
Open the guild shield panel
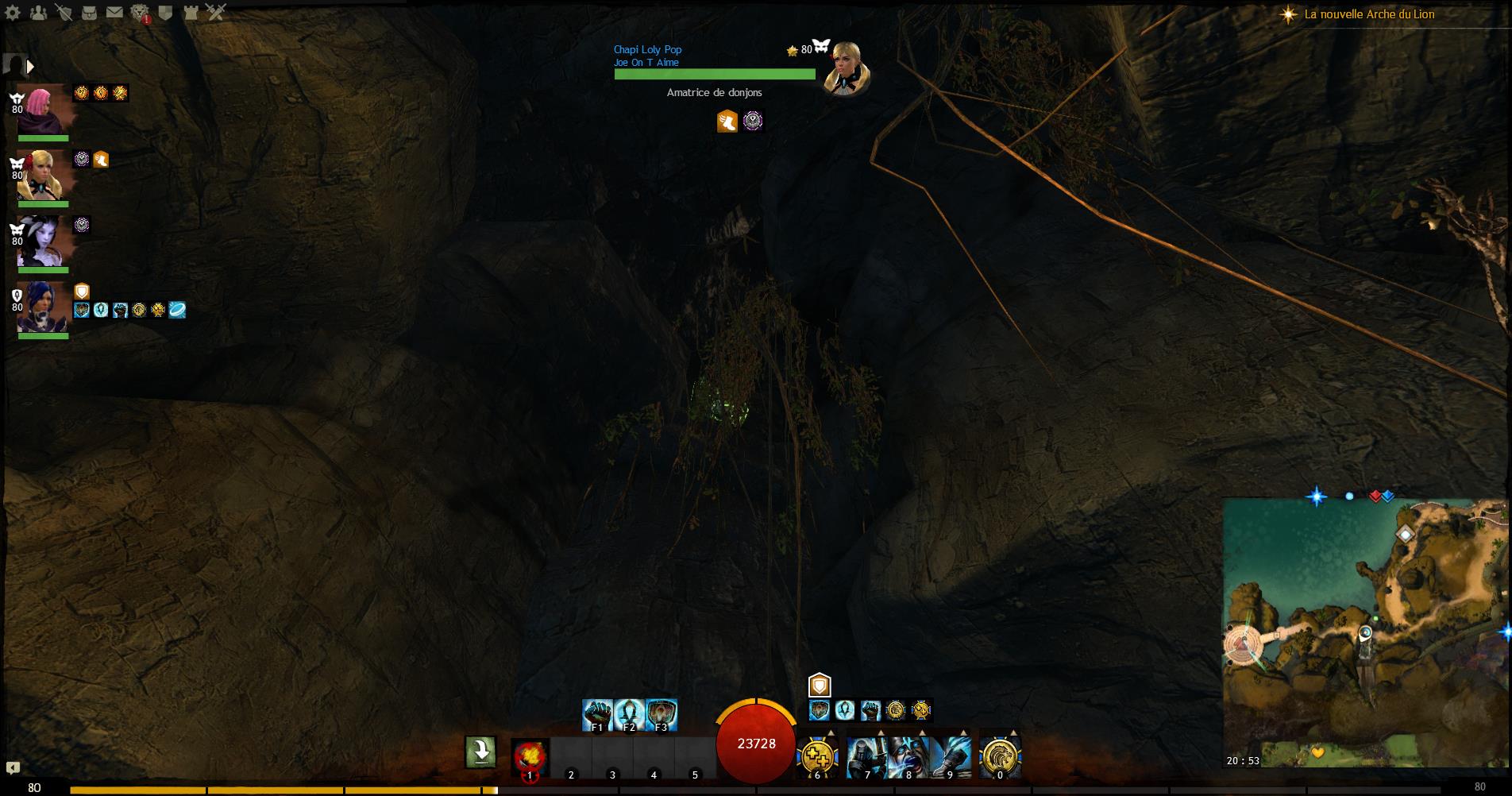[x=165, y=12]
